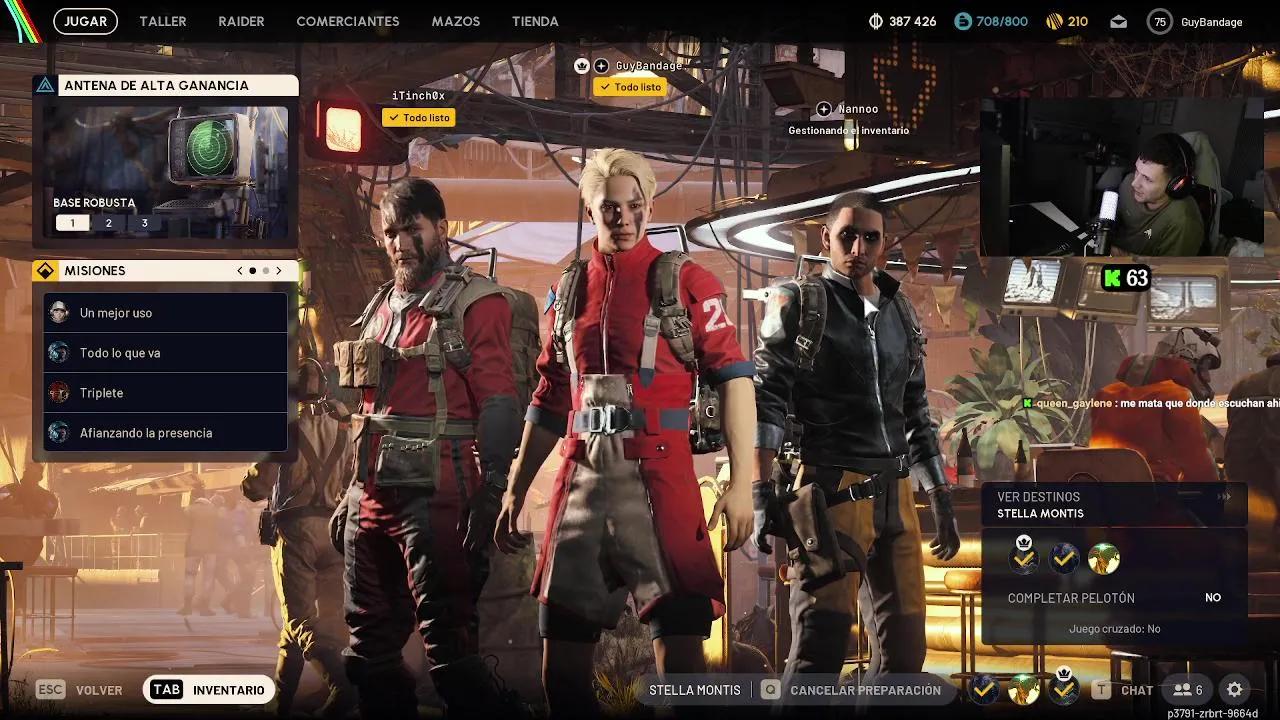Click Cancelar Preparación in the bottom bar
Screen dimensions: 1280x720
click(x=864, y=690)
